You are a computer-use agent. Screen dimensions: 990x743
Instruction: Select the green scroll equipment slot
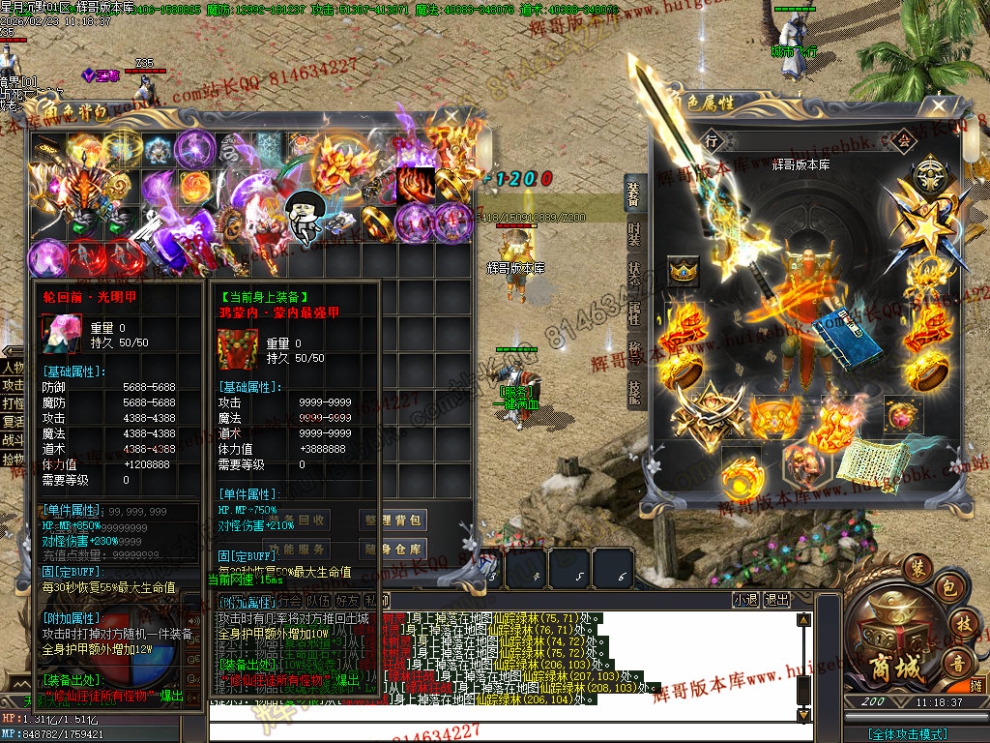pos(872,461)
